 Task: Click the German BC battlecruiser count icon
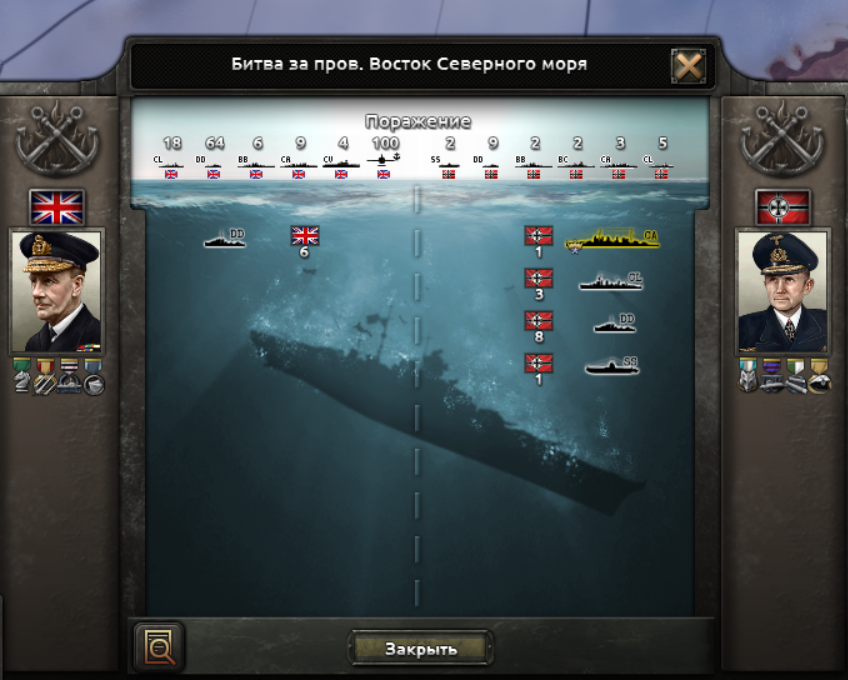coord(577,159)
